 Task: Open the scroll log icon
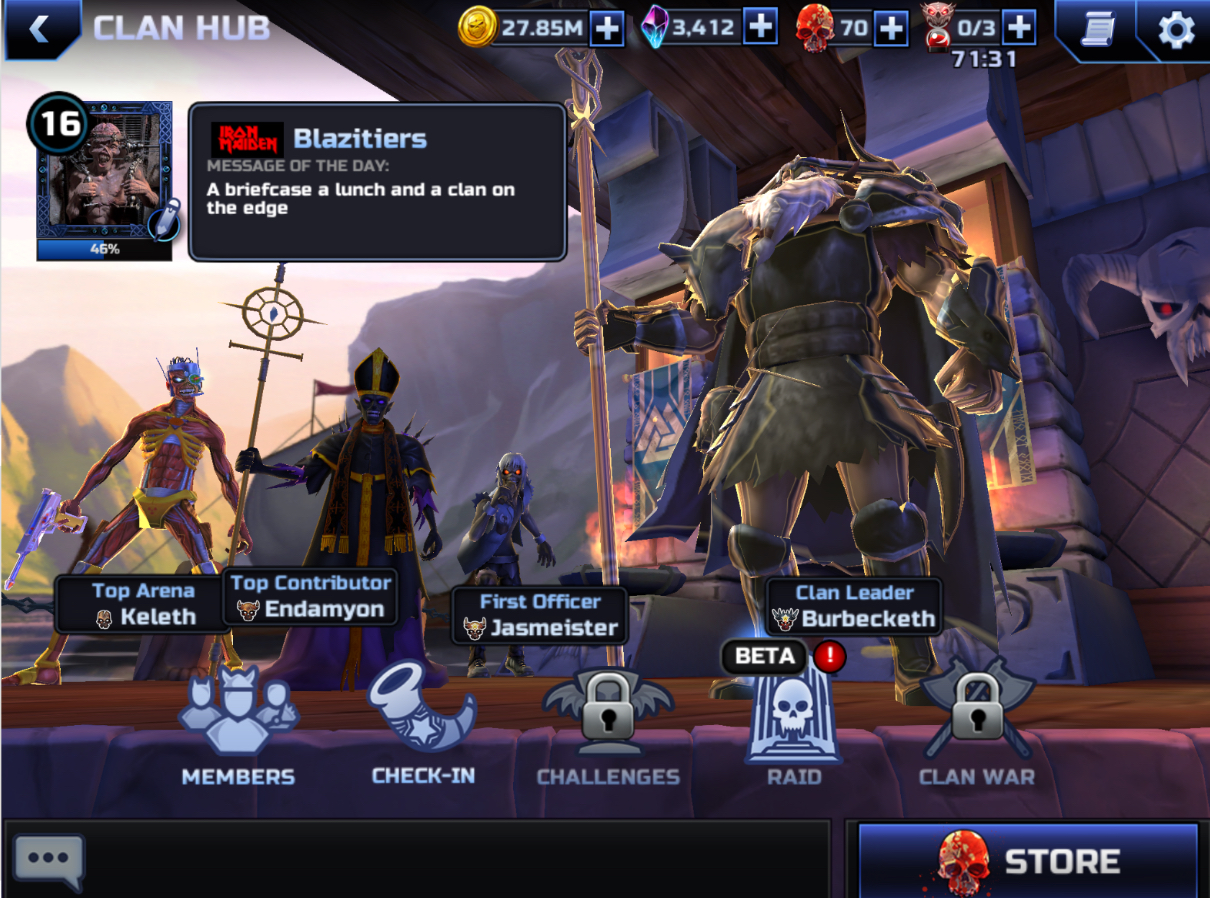point(1098,30)
